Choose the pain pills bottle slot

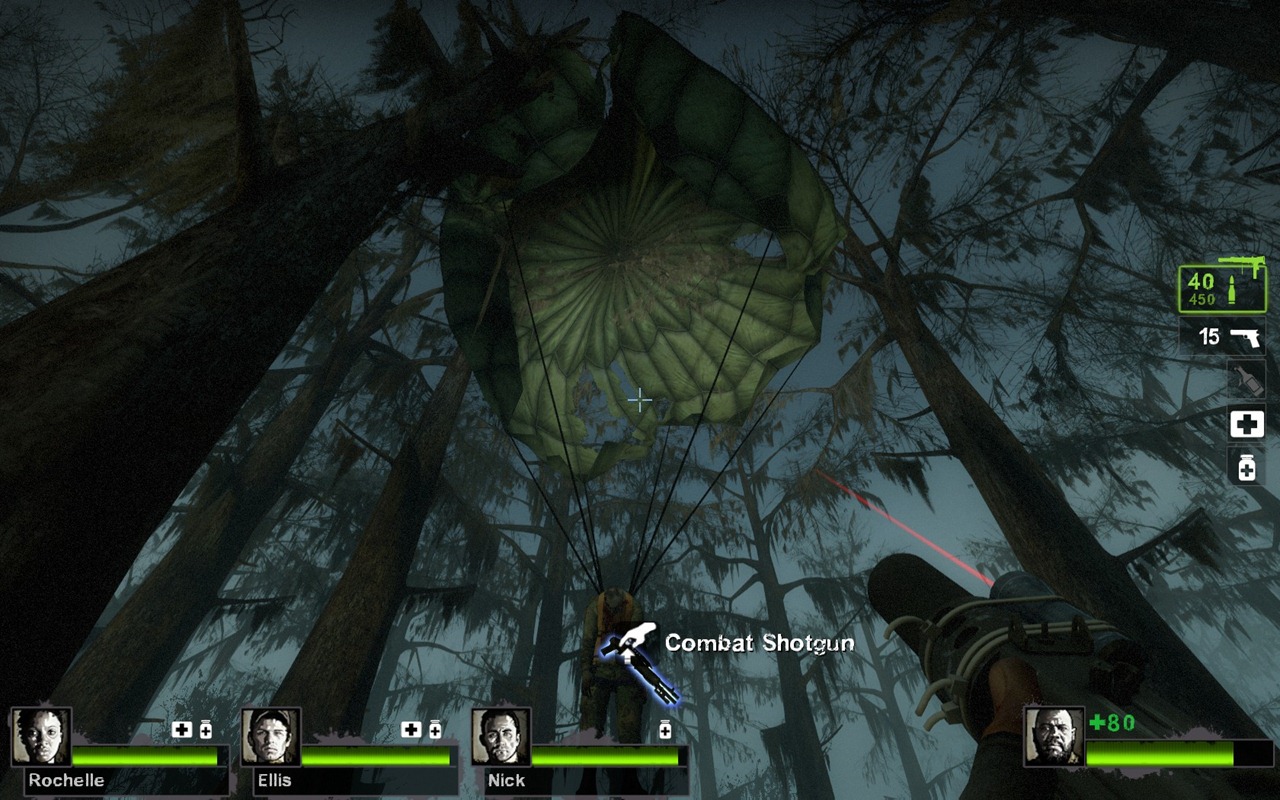[x=1246, y=466]
